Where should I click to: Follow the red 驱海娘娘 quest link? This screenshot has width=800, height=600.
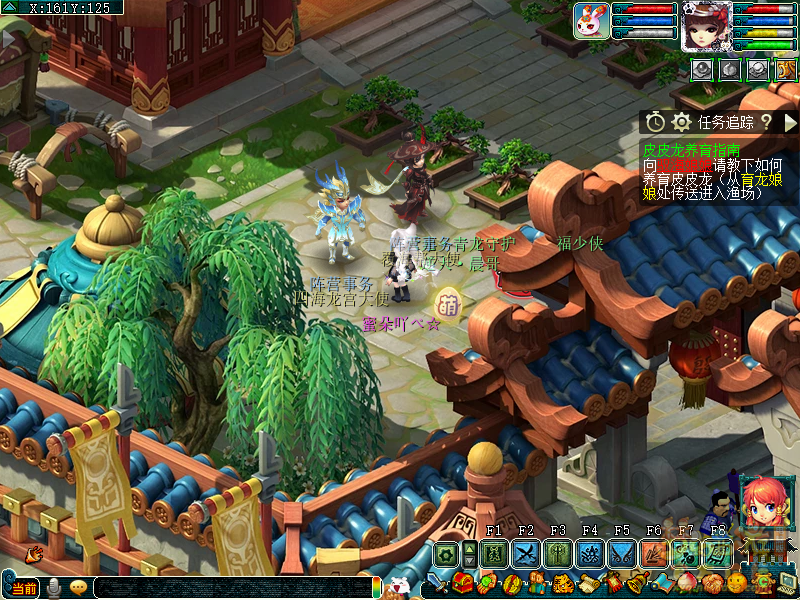click(x=684, y=165)
